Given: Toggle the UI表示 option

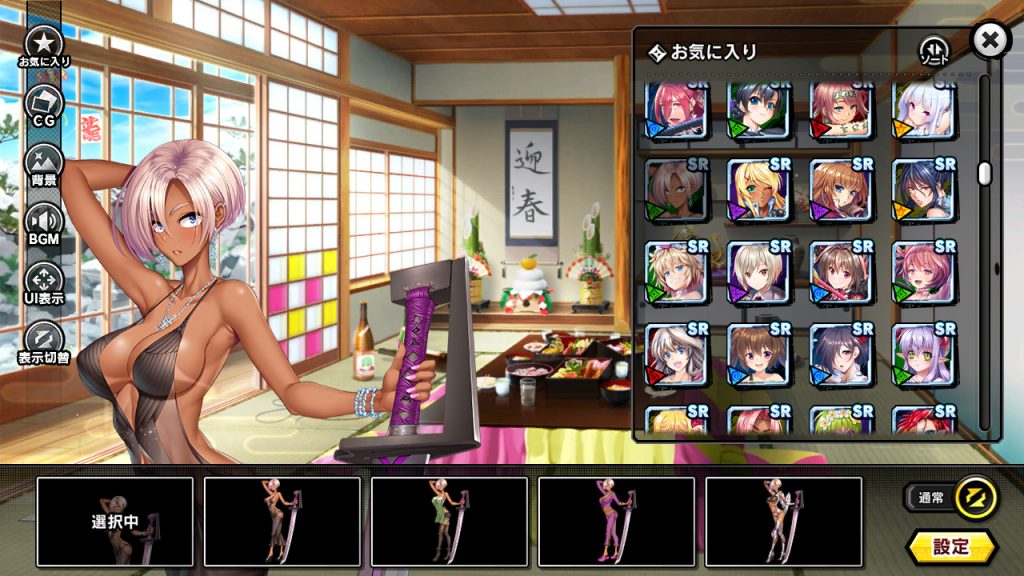Looking at the screenshot, I should point(44,282).
